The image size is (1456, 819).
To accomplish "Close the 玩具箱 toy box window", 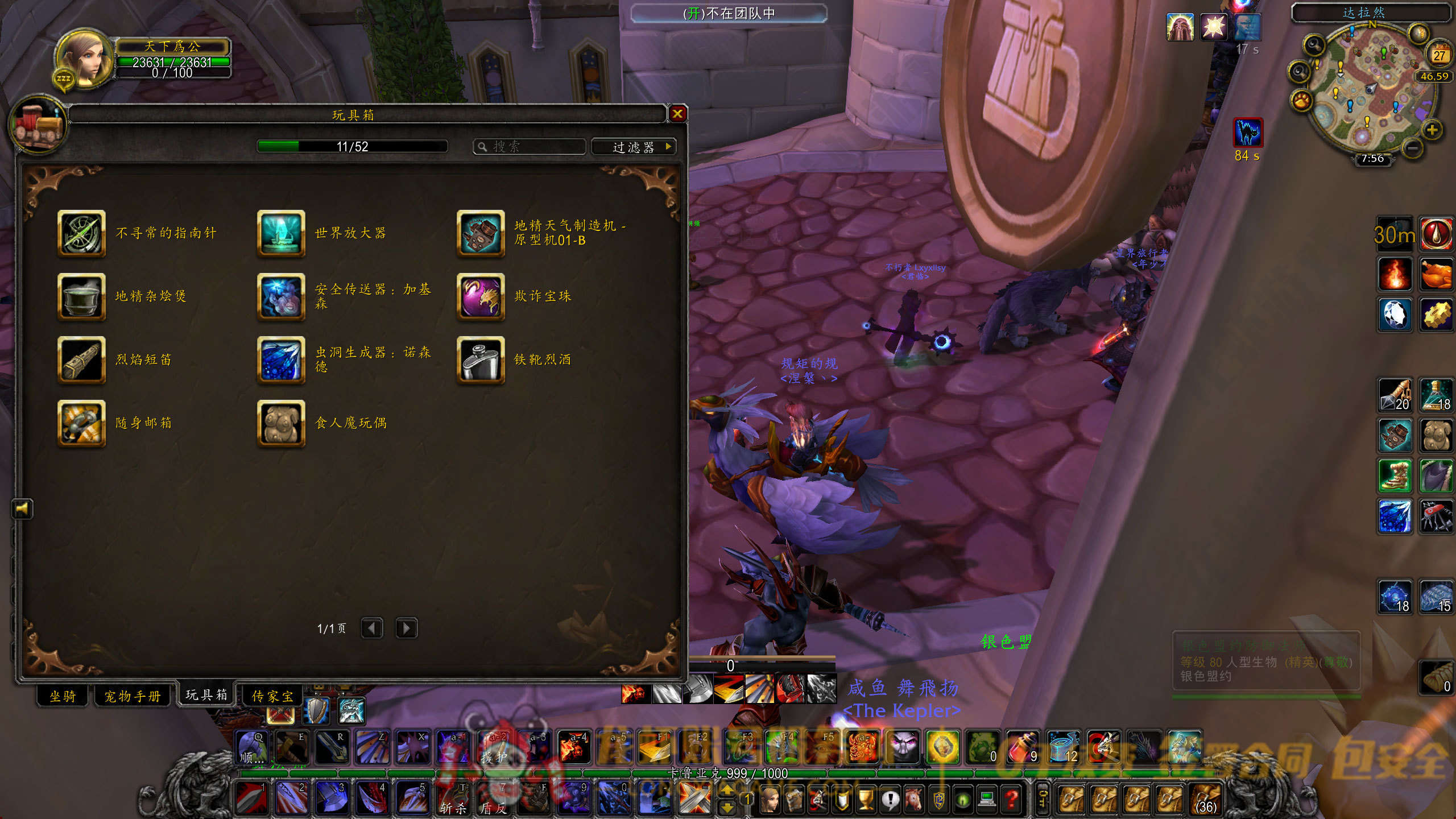I will point(677,114).
